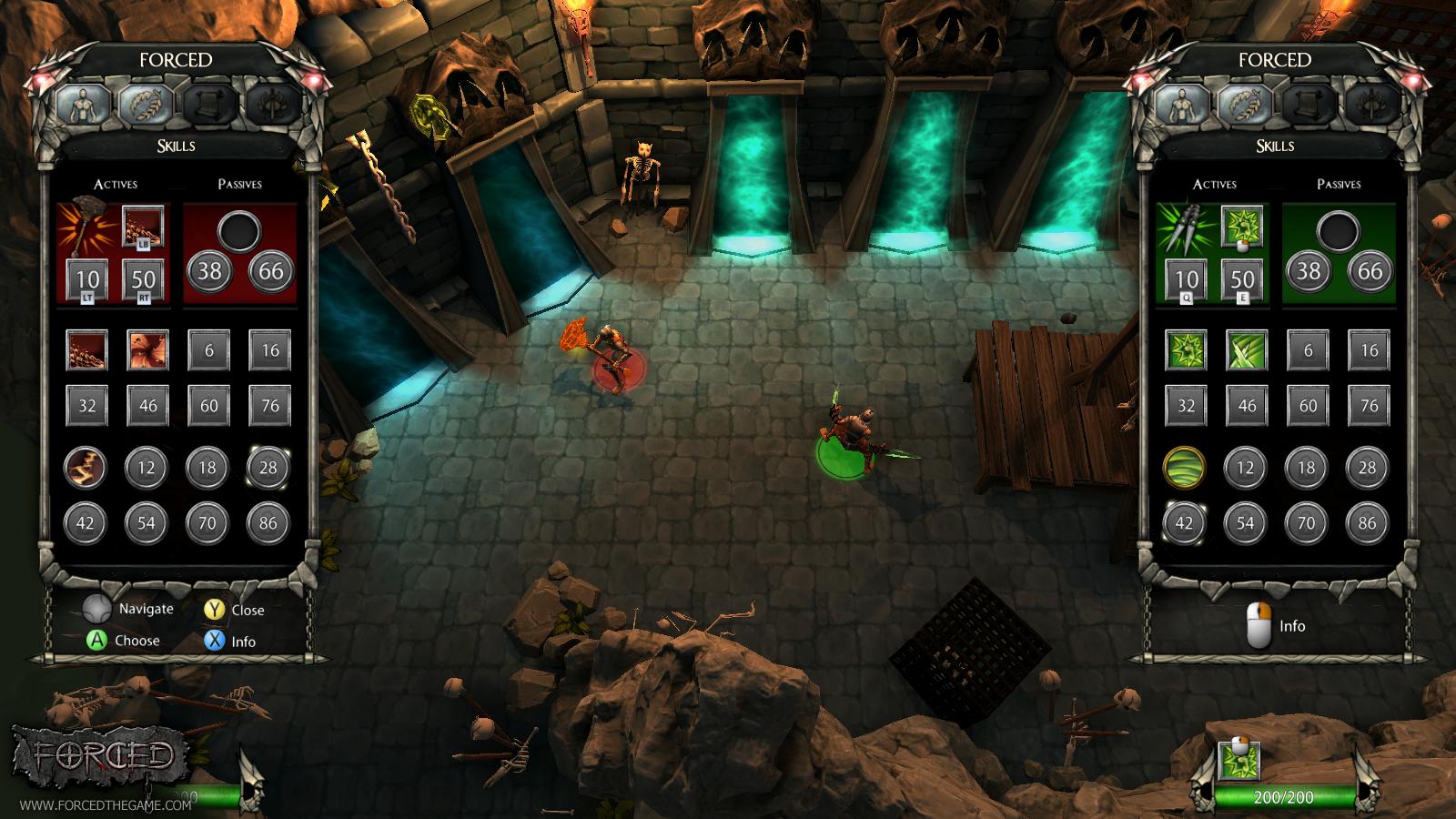The height and width of the screenshot is (819, 1456).
Task: Open the scroll tab in the dagger player's panel
Action: [1305, 102]
